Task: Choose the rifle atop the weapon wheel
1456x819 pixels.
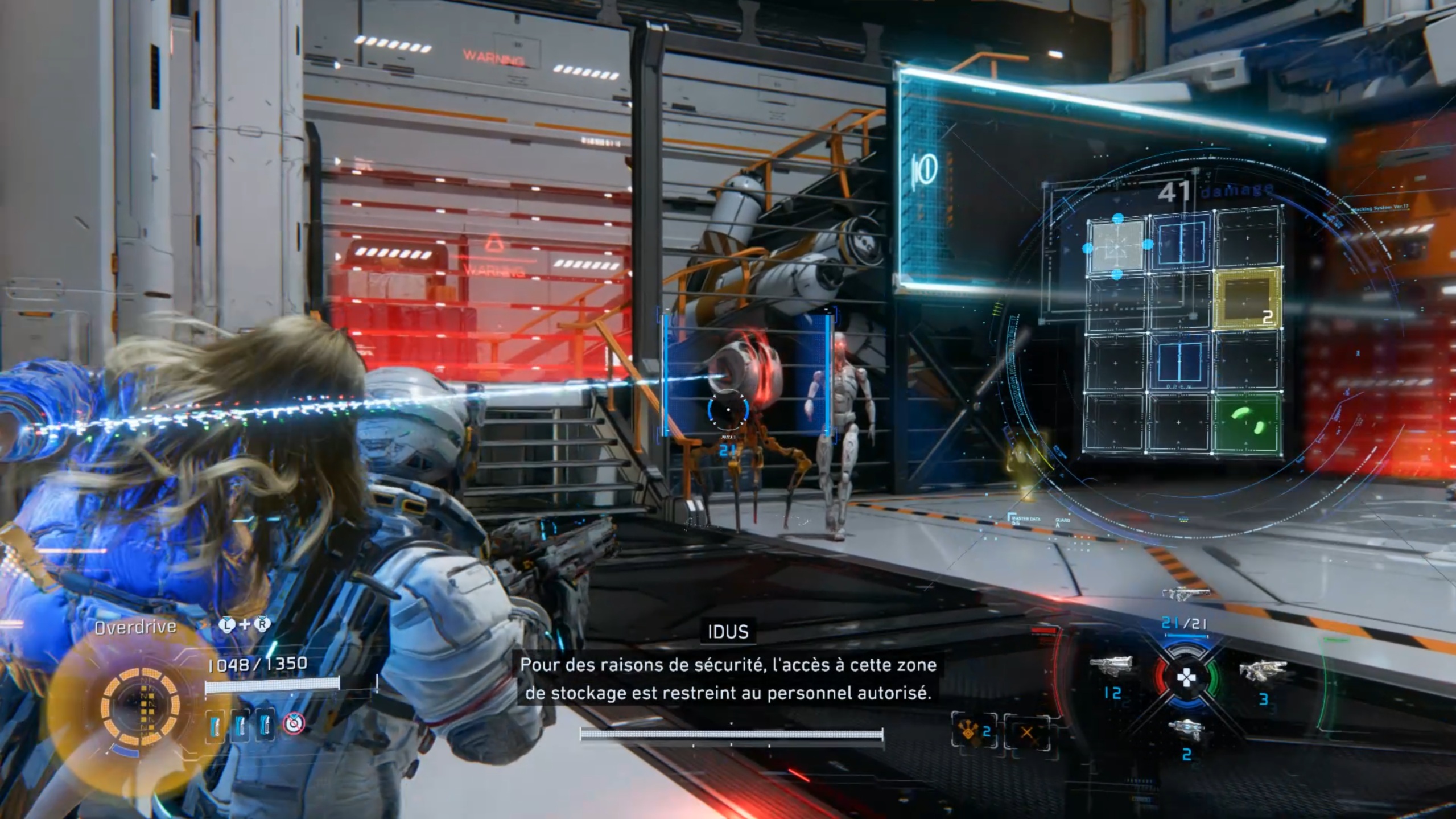Action: point(1186,594)
